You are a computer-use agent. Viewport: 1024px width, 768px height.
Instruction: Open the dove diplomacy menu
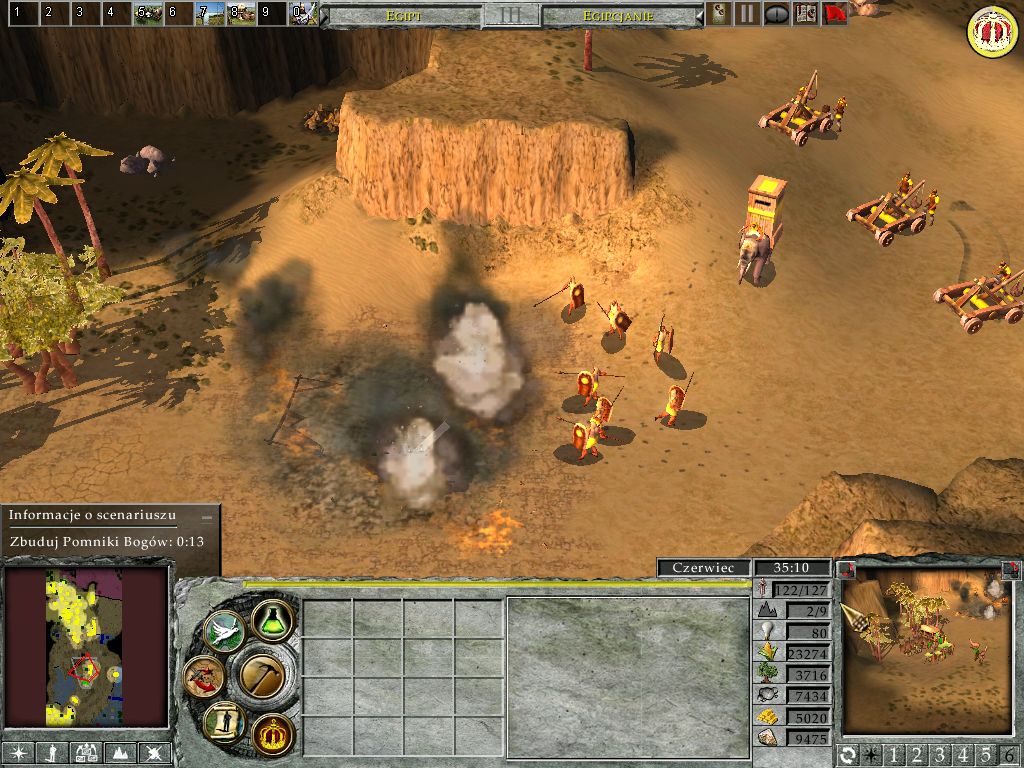[224, 631]
